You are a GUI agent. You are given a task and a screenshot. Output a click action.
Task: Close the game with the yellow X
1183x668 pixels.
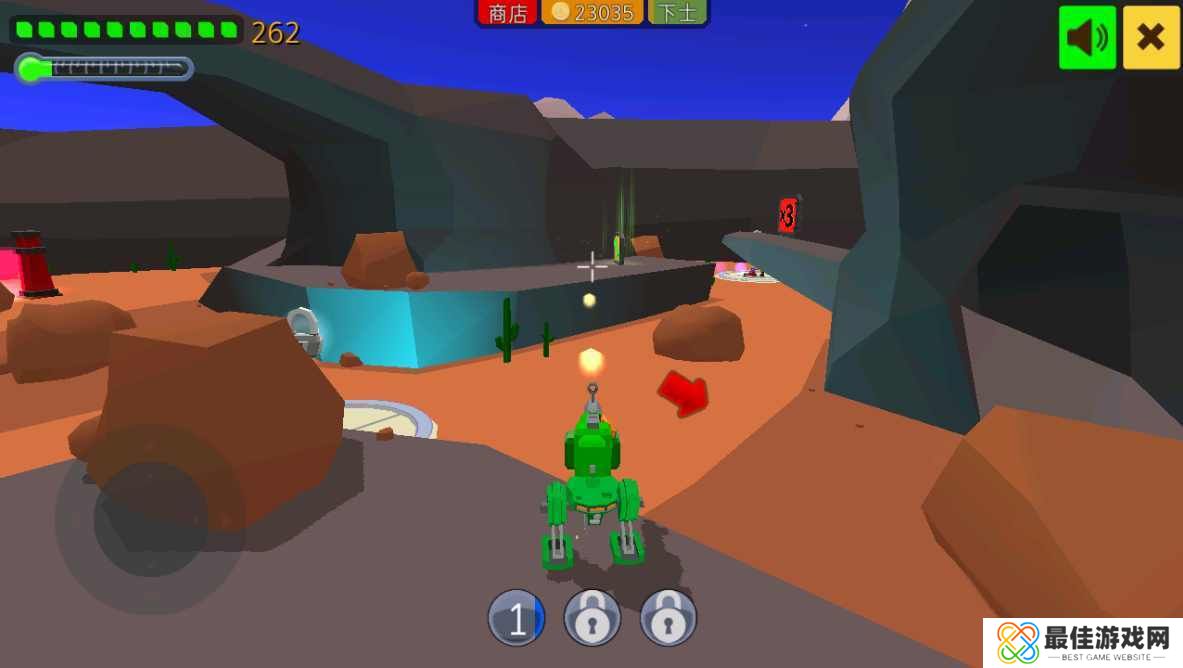(x=1151, y=38)
